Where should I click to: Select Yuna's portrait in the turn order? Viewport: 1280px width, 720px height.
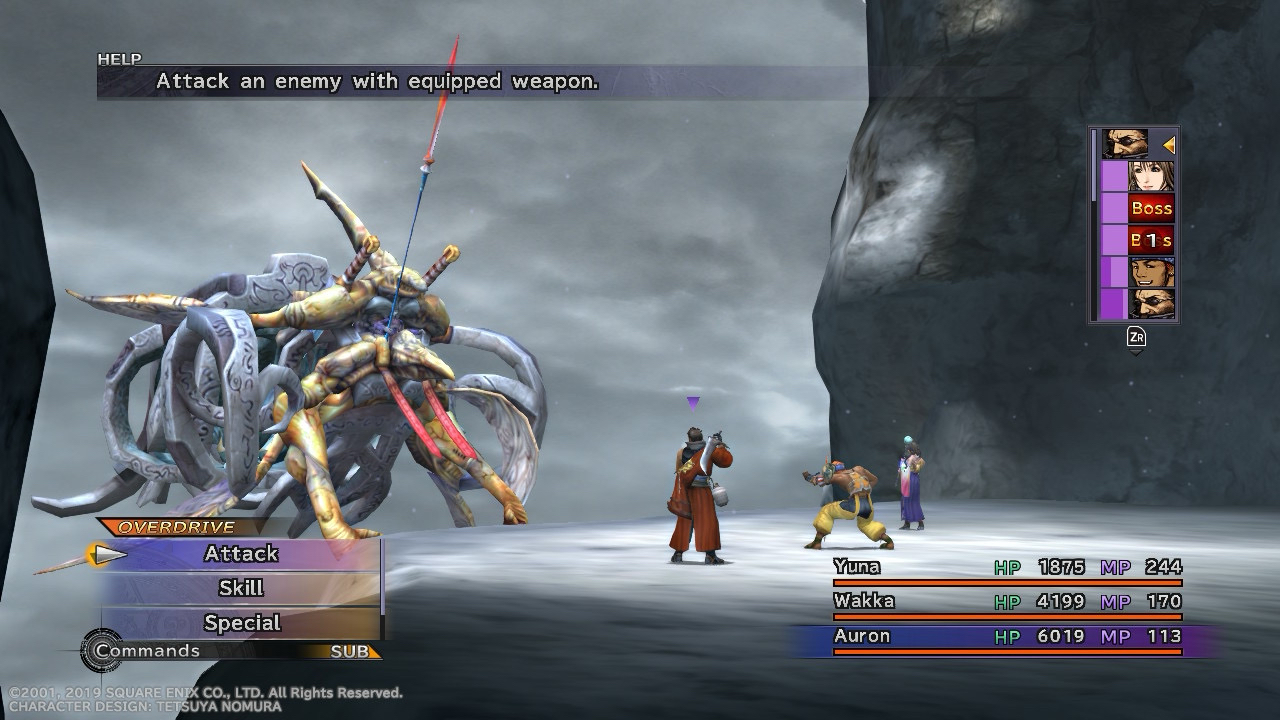1151,177
